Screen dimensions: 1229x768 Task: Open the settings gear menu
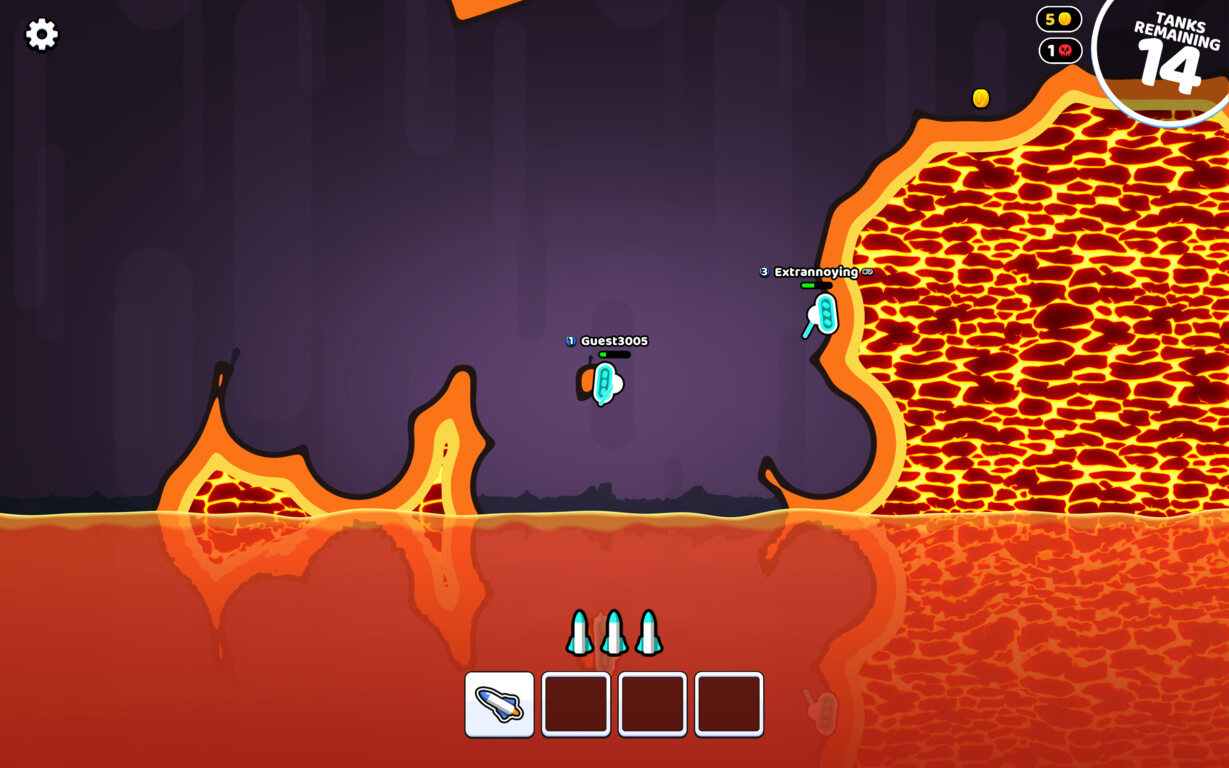point(41,35)
